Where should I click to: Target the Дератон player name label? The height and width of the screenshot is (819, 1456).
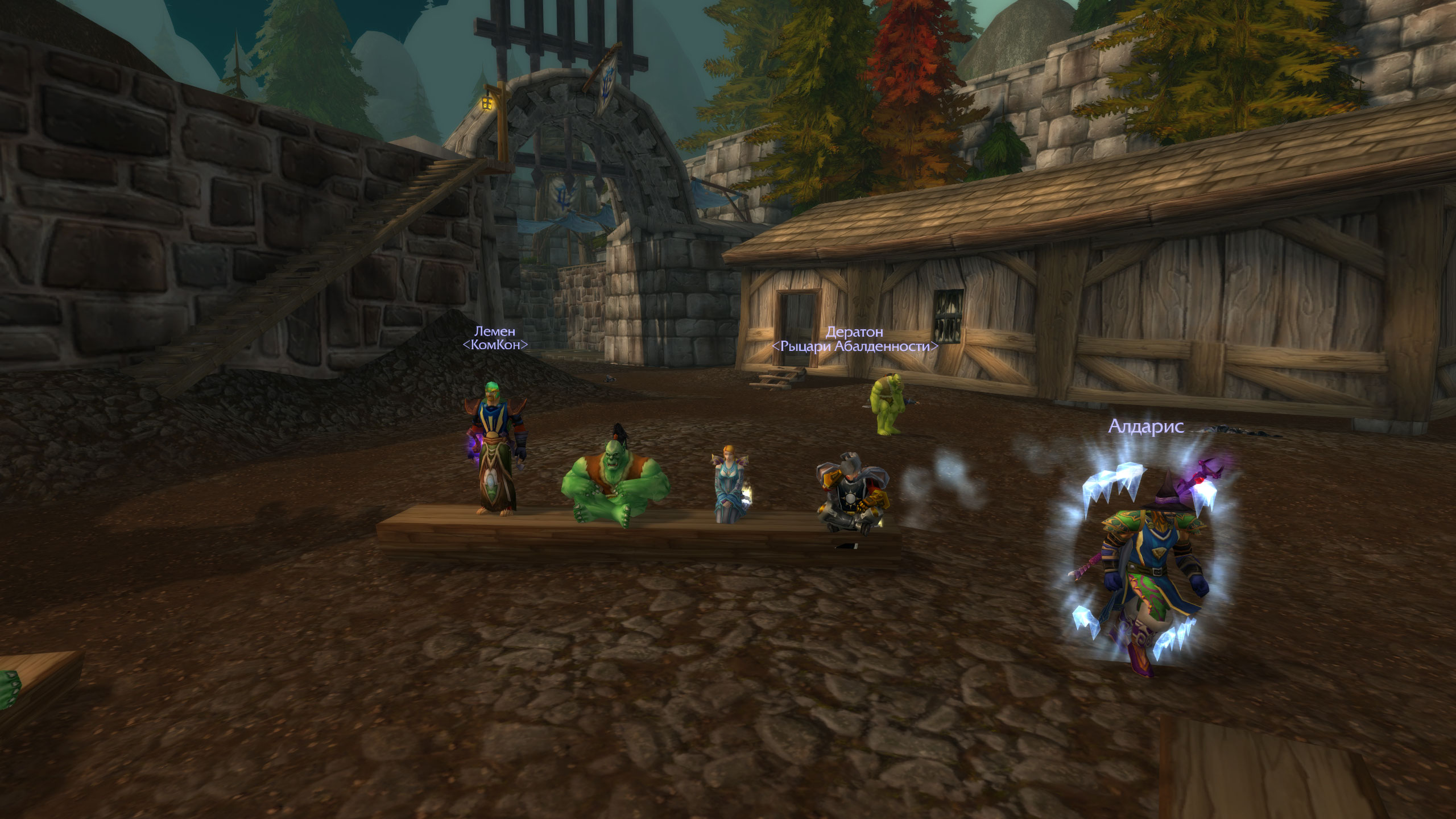click(x=854, y=332)
